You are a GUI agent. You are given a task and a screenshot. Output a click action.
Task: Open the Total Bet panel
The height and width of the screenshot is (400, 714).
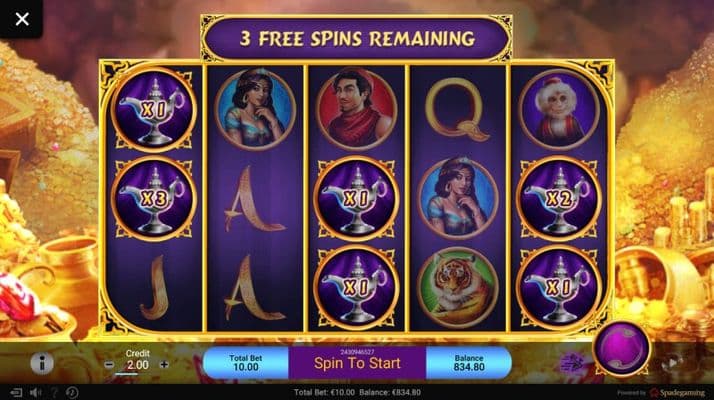click(245, 362)
